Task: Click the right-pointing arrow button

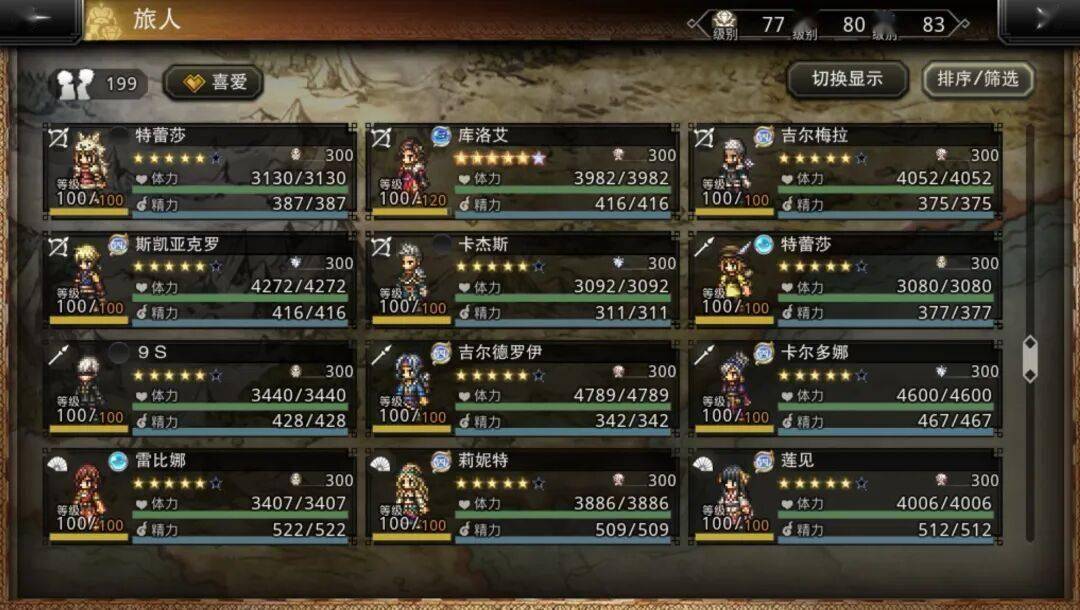Action: pyautogui.click(x=1040, y=19)
